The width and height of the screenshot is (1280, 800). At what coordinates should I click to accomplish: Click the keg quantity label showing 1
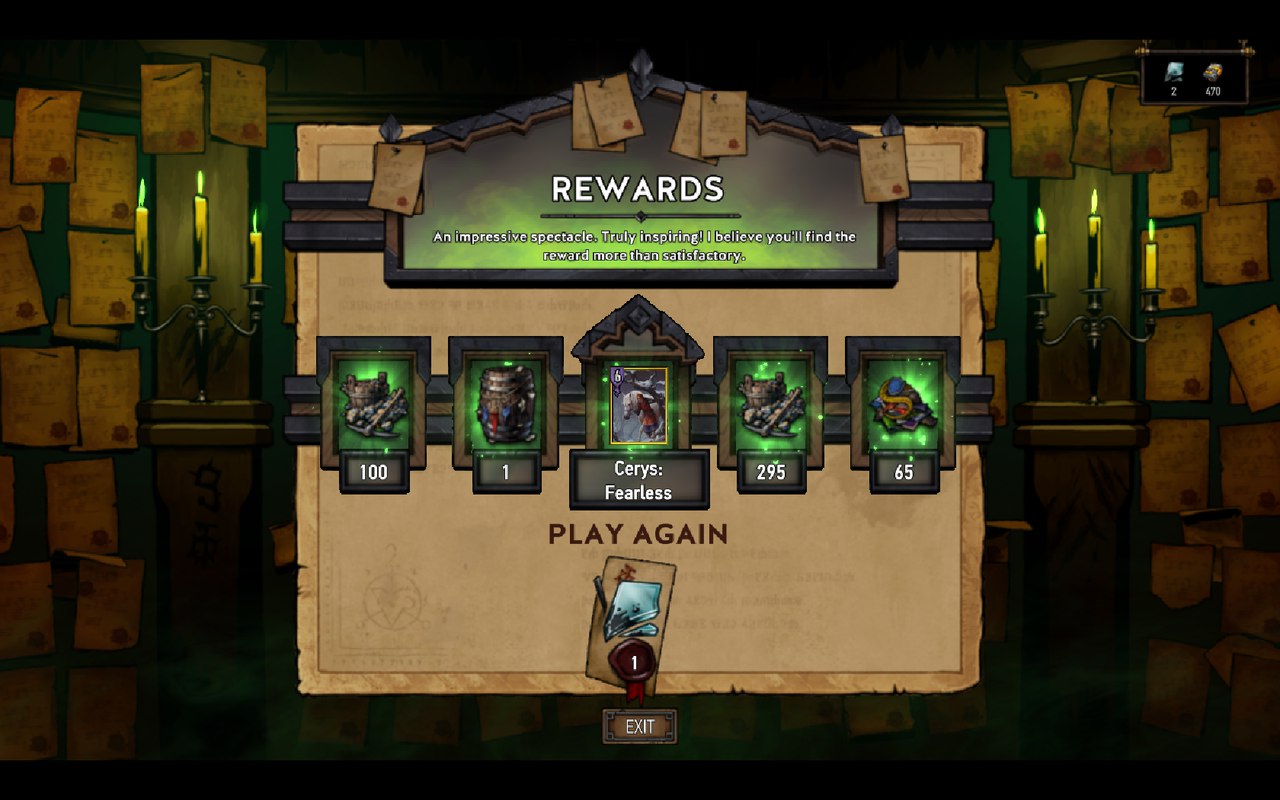click(x=506, y=472)
